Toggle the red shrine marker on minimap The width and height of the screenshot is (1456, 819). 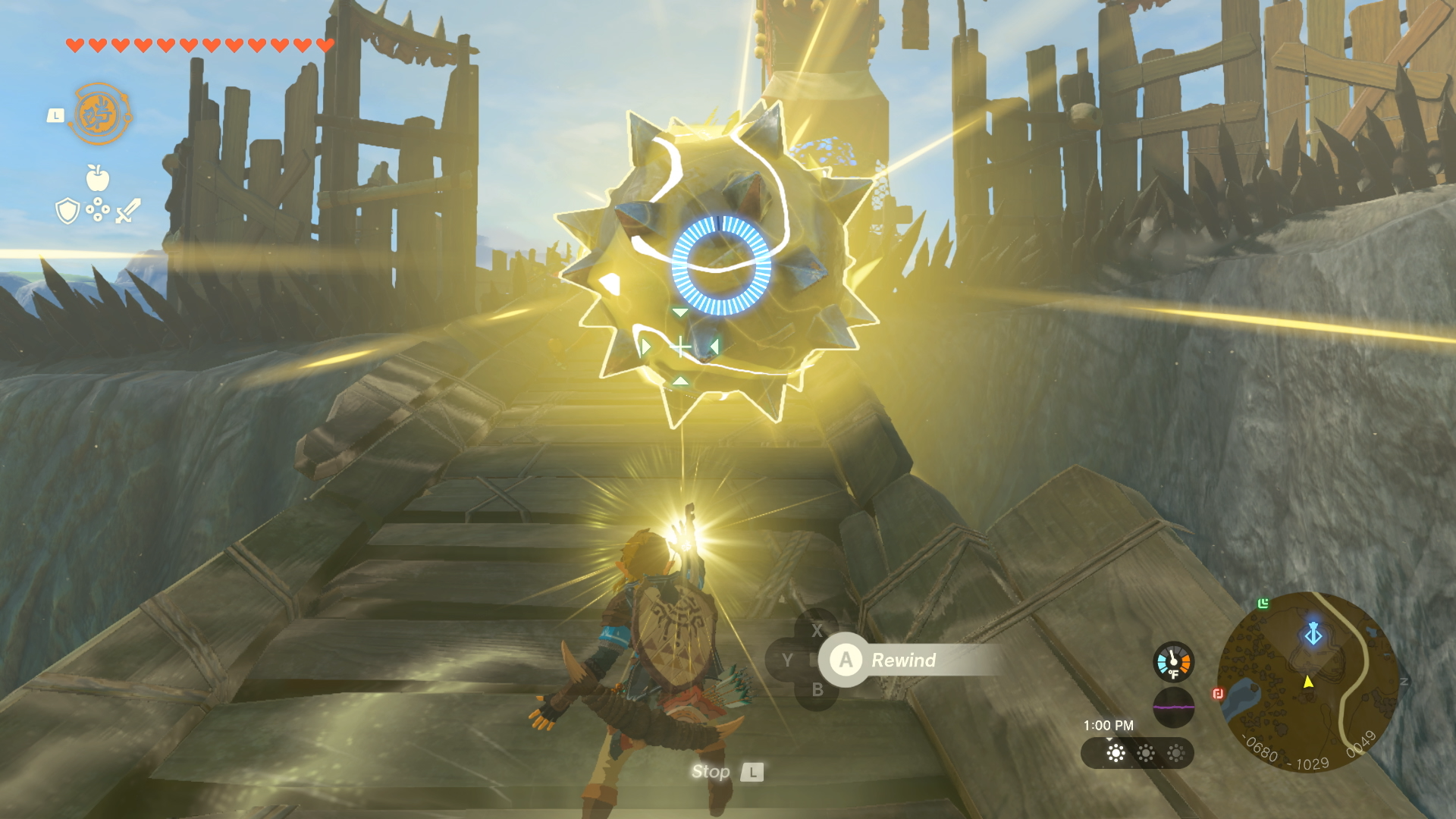point(1219,692)
